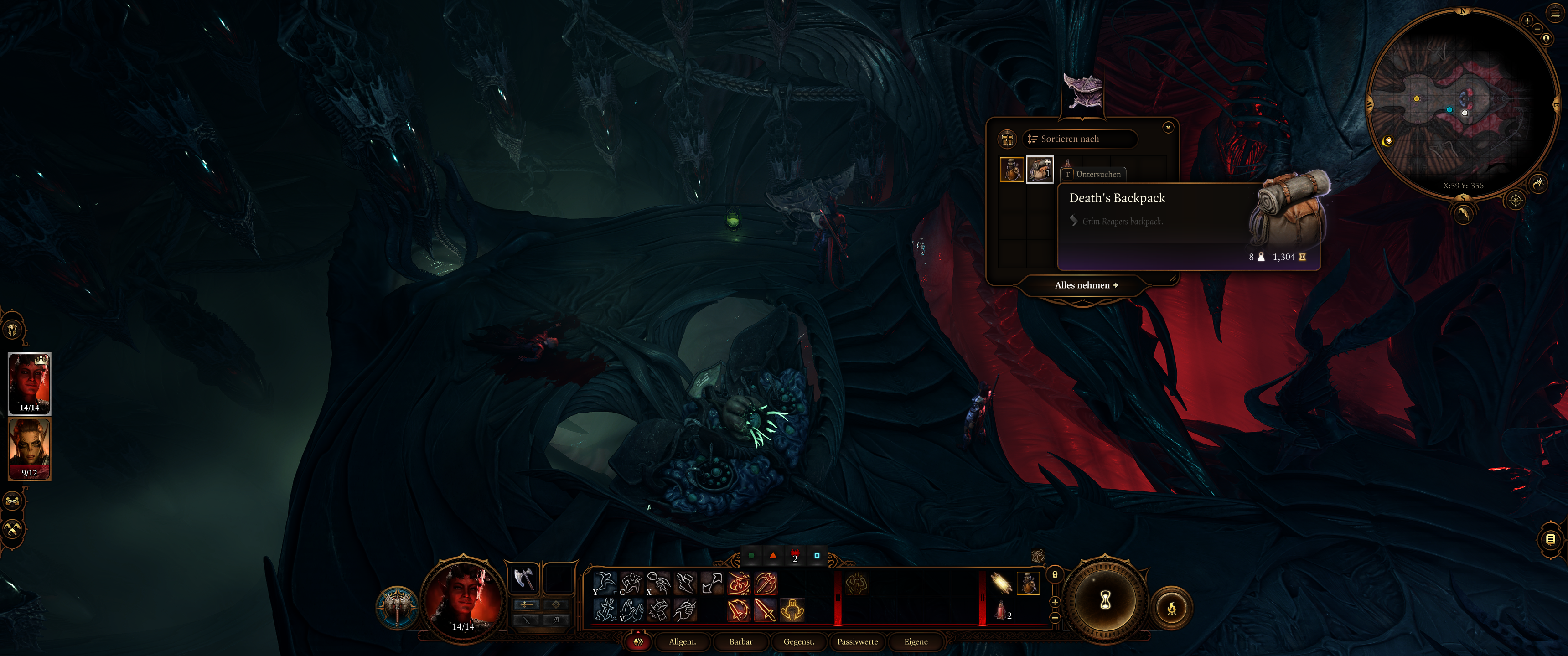This screenshot has height=656, width=1568.
Task: Open the campfire rest menu
Action: [1172, 607]
